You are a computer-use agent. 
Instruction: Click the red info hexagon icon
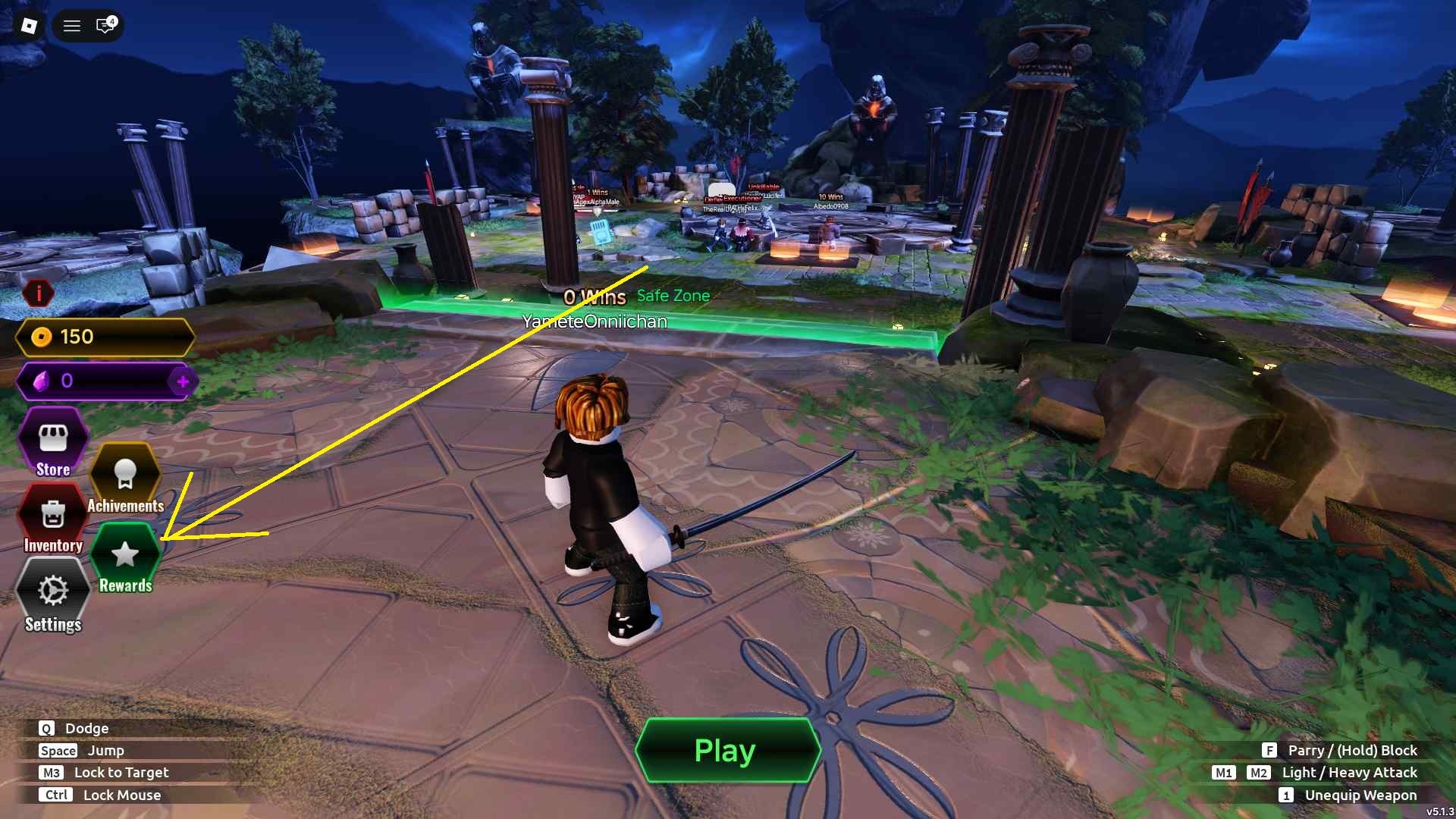point(39,294)
